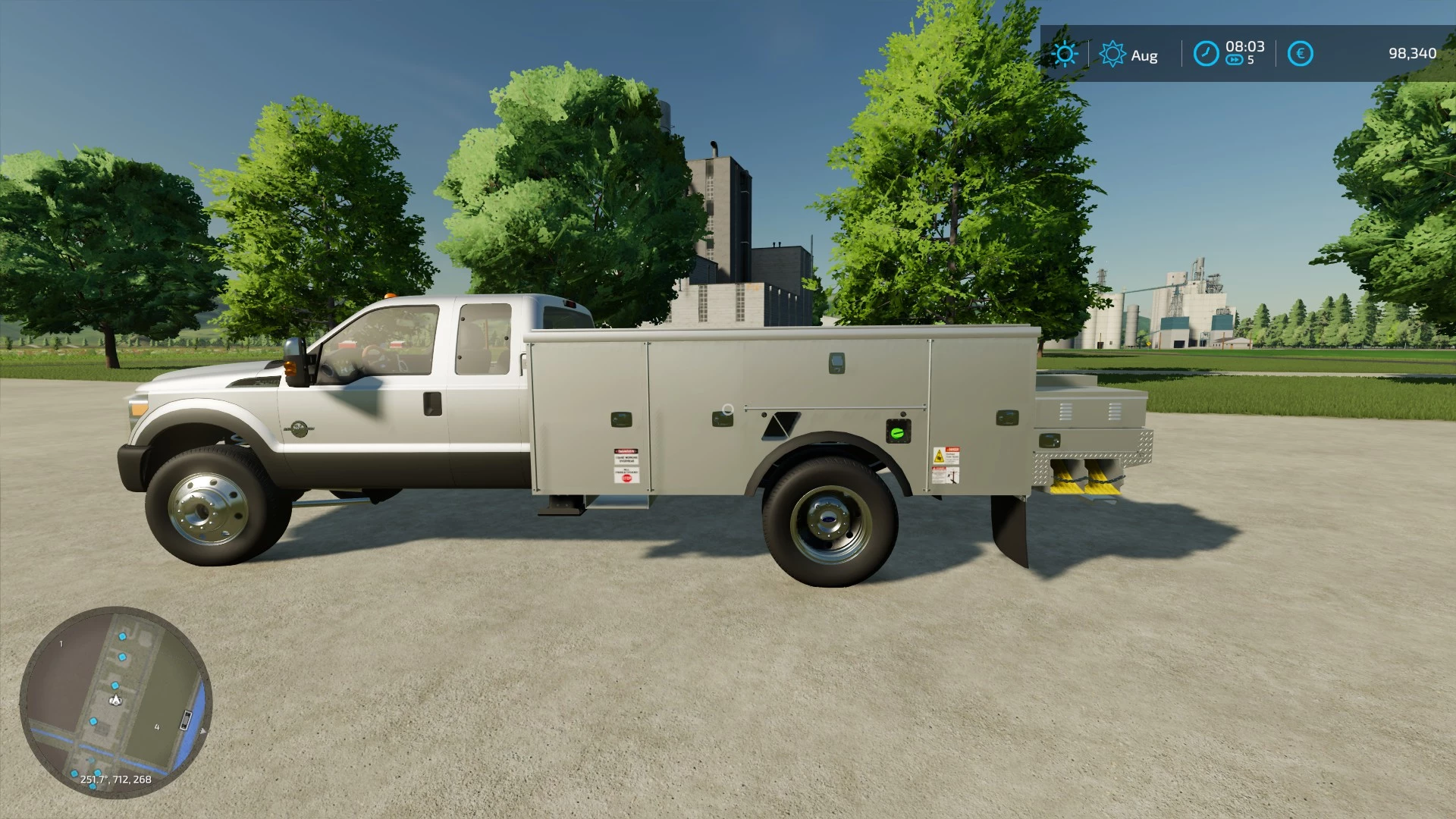Click the coordinates text under the minimap
The height and width of the screenshot is (819, 1456).
click(x=116, y=779)
